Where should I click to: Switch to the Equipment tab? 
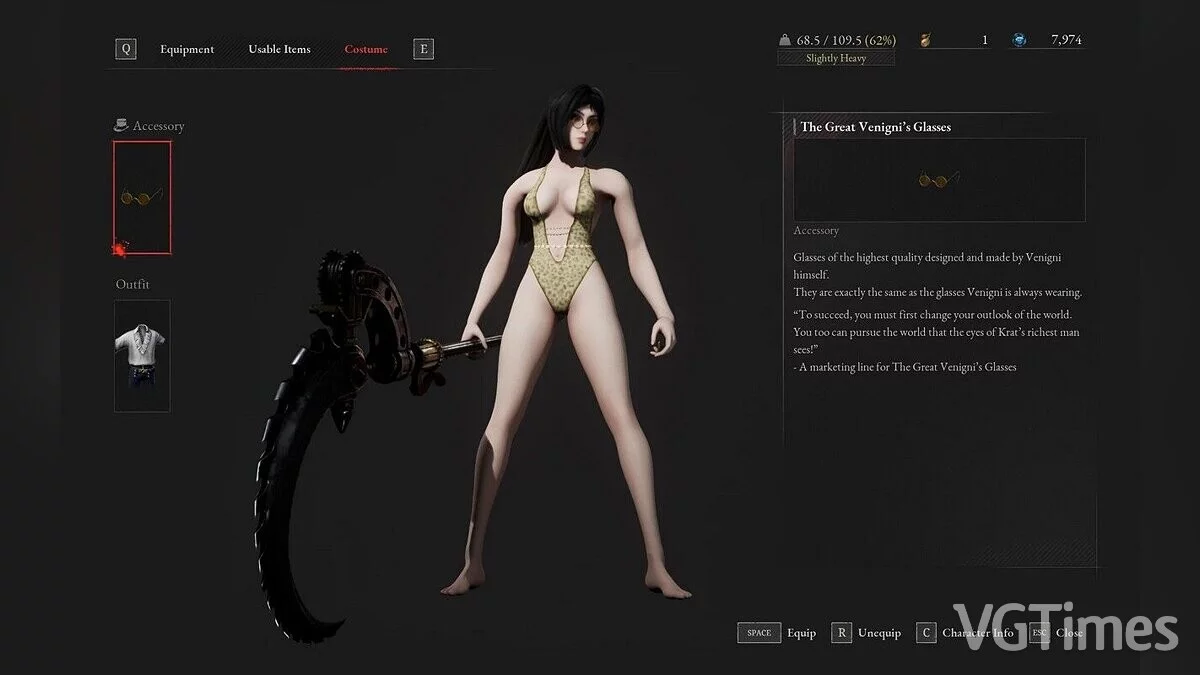coord(187,49)
